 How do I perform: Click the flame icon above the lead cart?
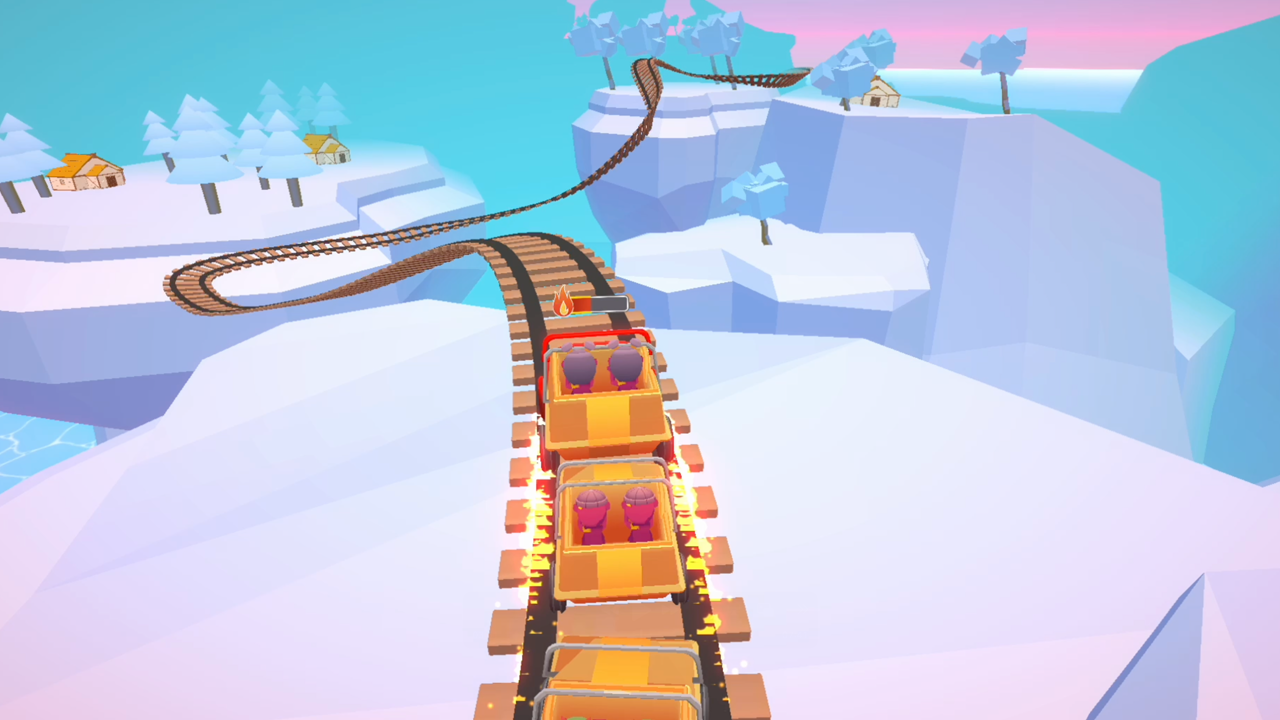[563, 302]
